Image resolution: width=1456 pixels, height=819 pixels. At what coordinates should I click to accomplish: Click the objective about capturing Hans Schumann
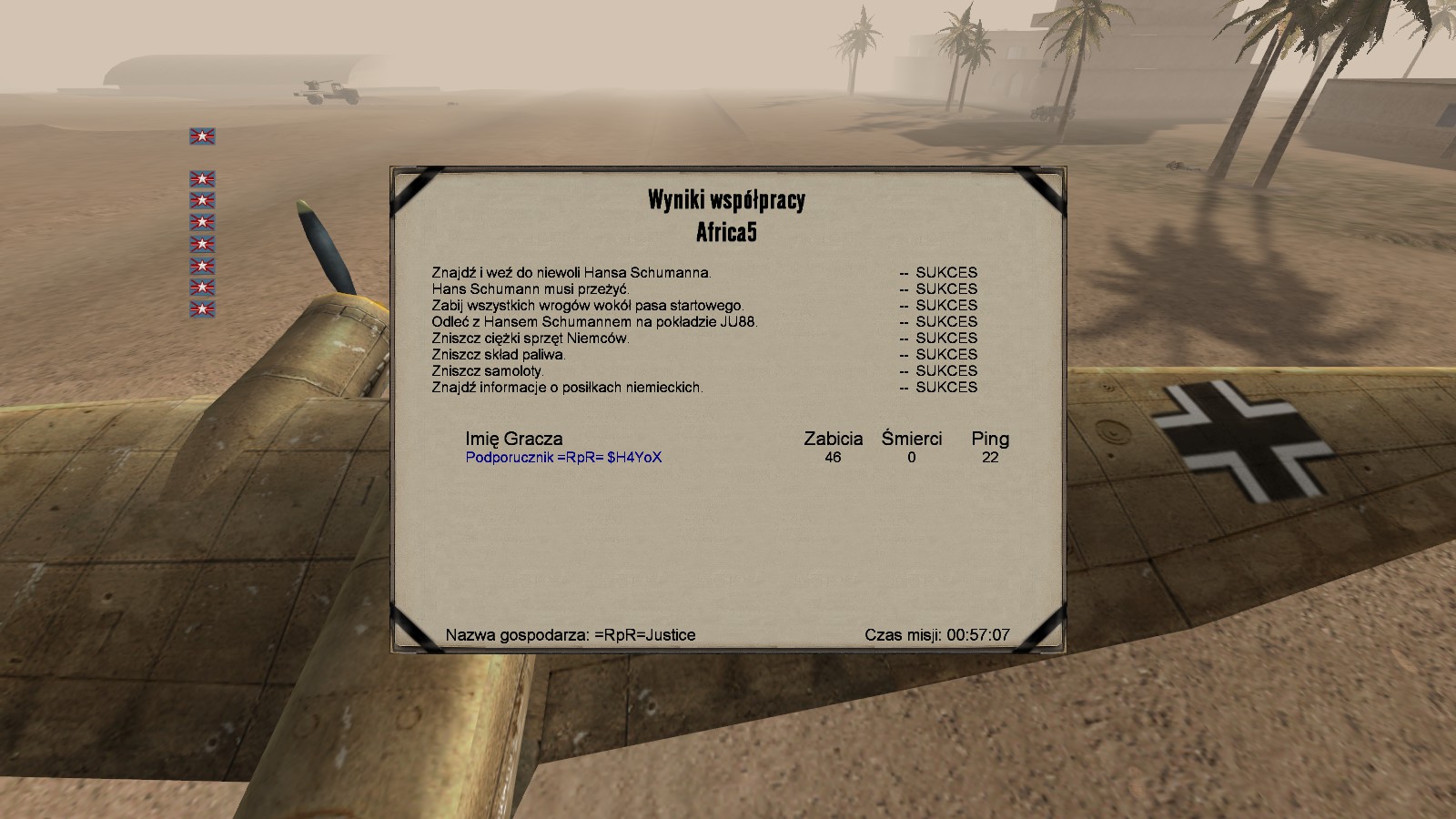point(571,272)
